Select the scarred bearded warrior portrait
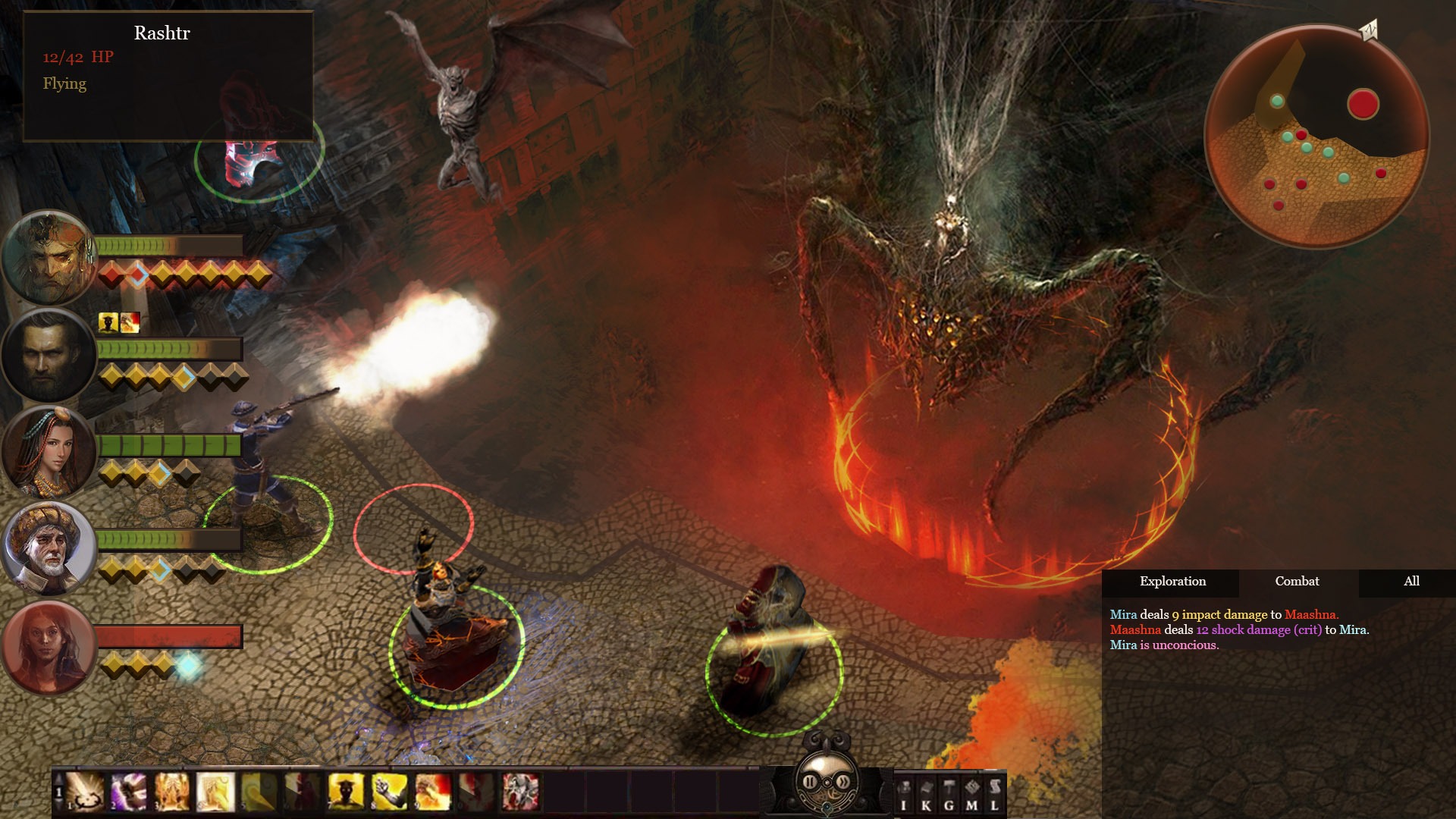The height and width of the screenshot is (819, 1456). point(48,258)
